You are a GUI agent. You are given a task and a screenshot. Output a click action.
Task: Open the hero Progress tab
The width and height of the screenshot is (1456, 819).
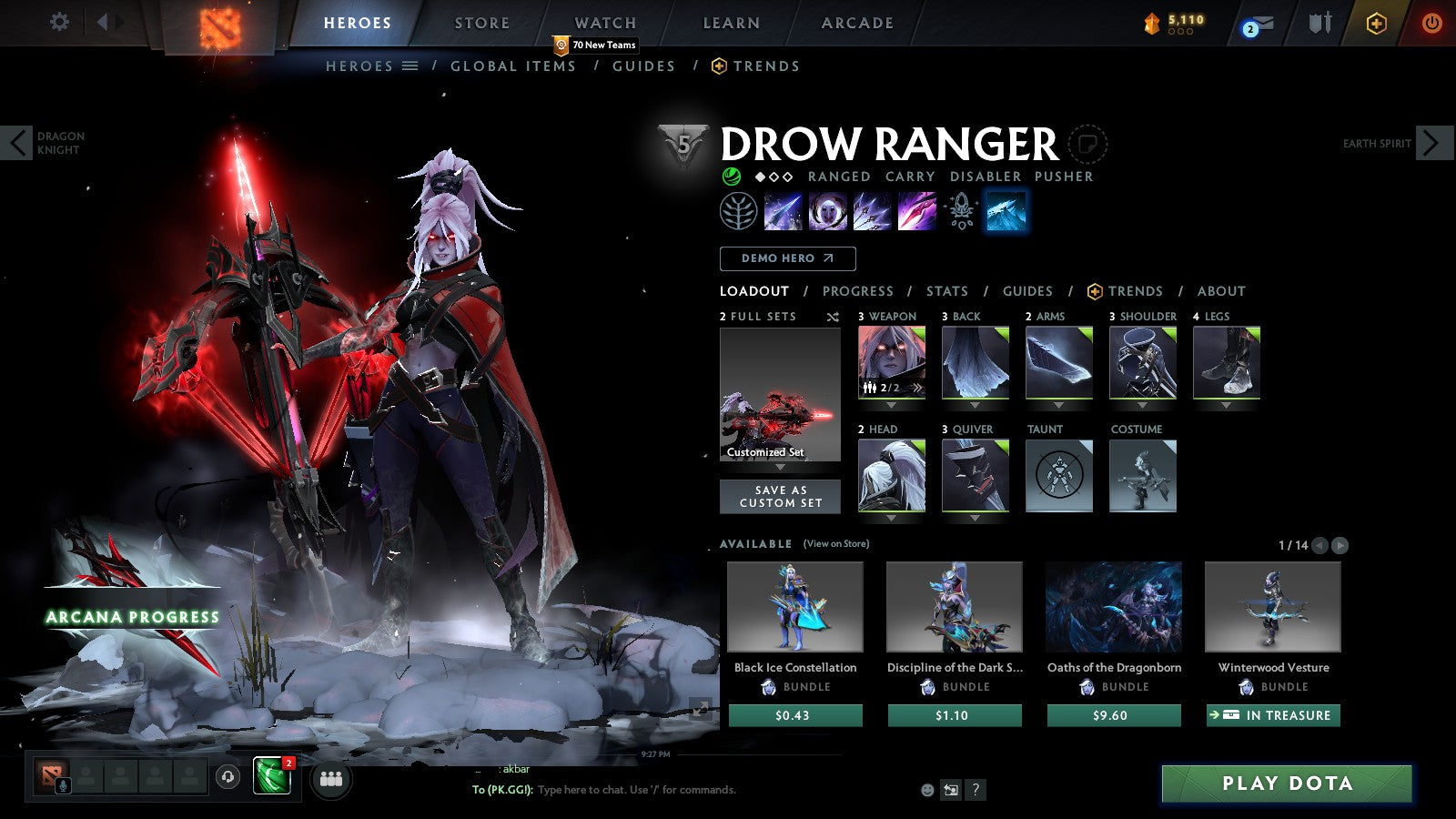[857, 291]
